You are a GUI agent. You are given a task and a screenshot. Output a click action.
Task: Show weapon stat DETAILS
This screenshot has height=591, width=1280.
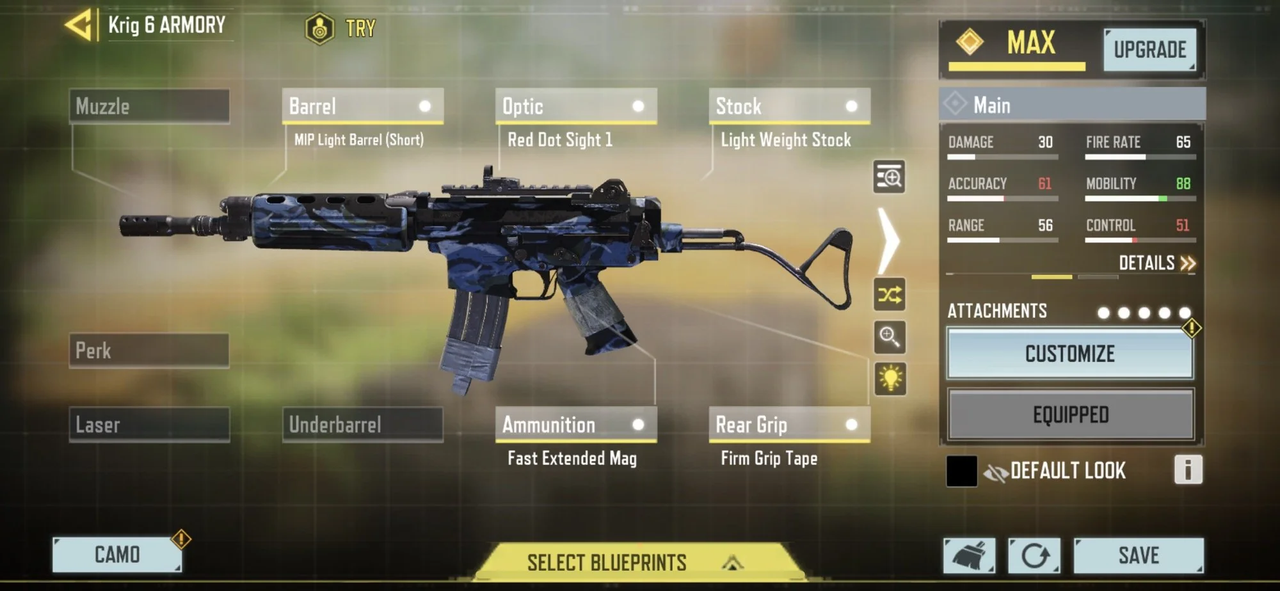[1156, 263]
